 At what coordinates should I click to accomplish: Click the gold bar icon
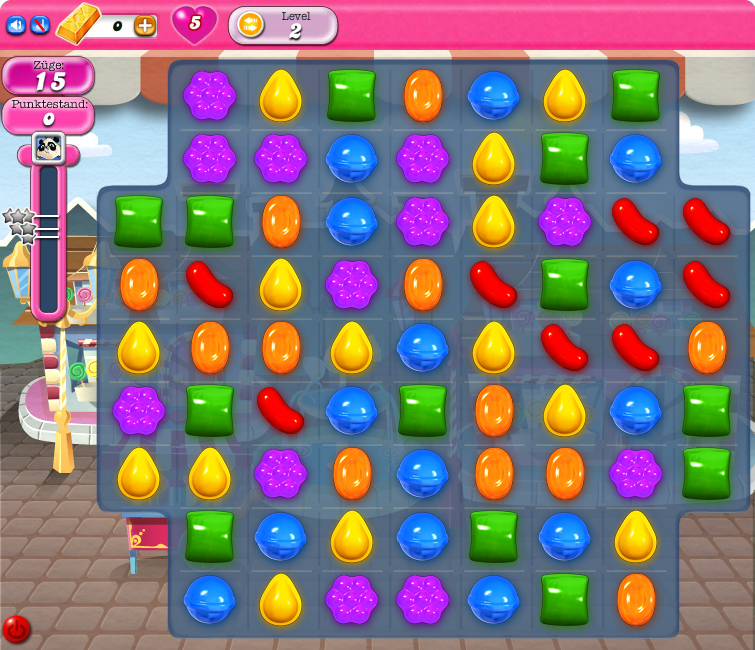(x=78, y=24)
